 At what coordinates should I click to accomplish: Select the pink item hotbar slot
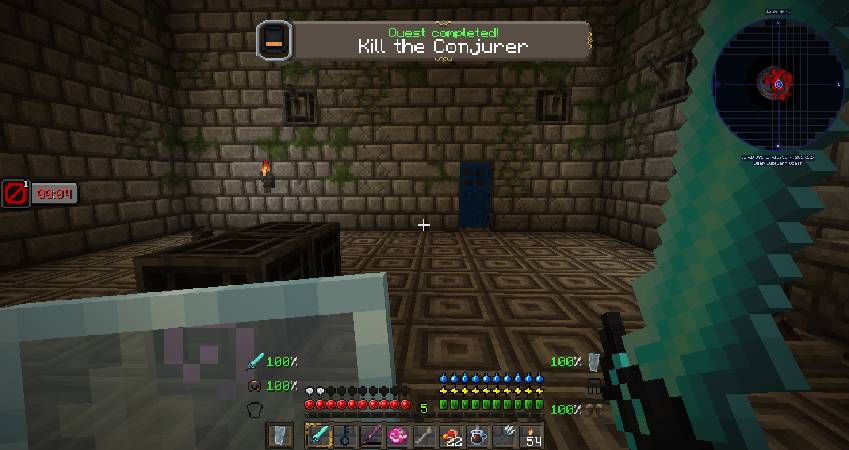398,436
